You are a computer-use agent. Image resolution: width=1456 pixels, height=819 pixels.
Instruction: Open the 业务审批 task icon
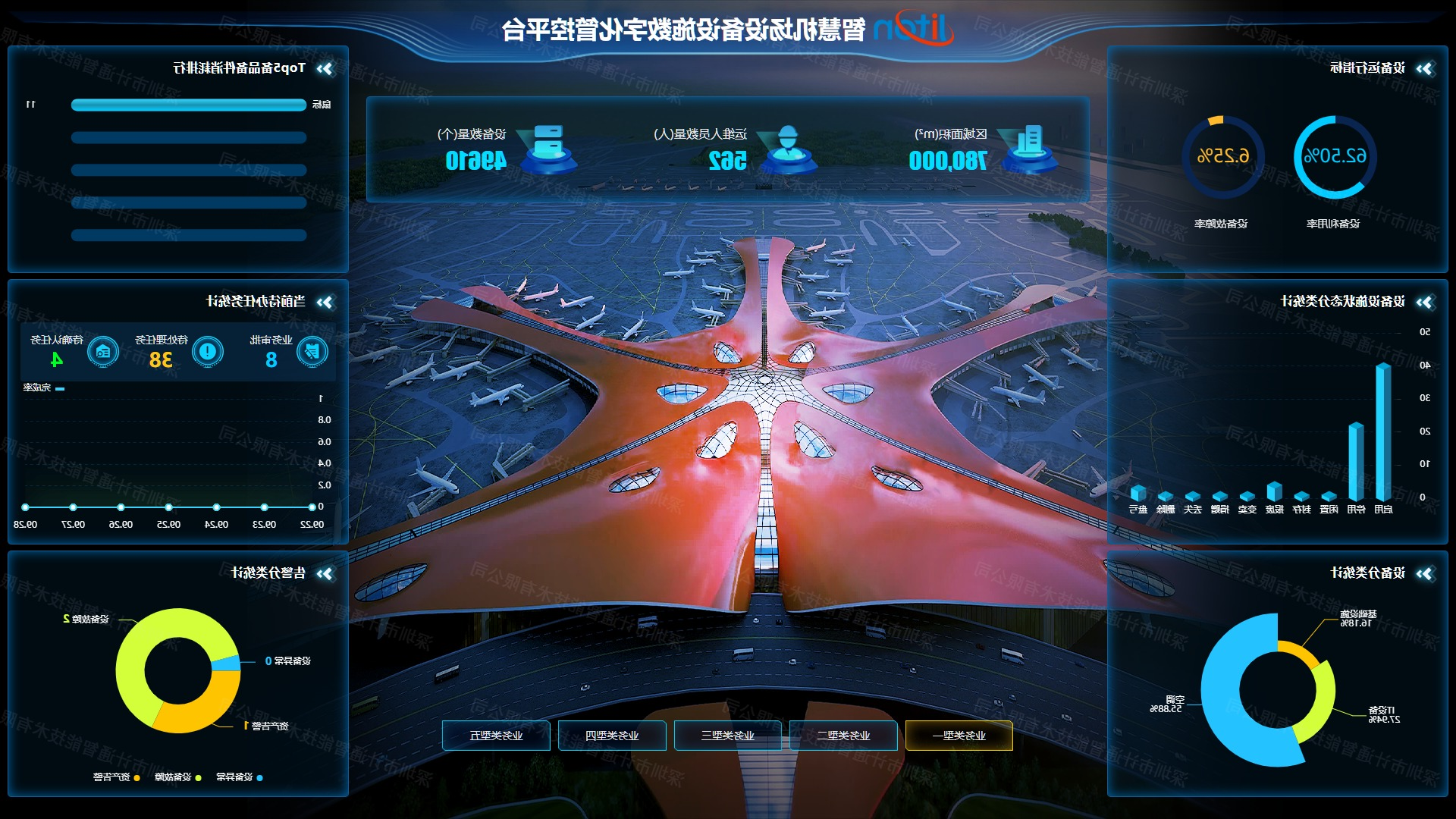[x=312, y=351]
